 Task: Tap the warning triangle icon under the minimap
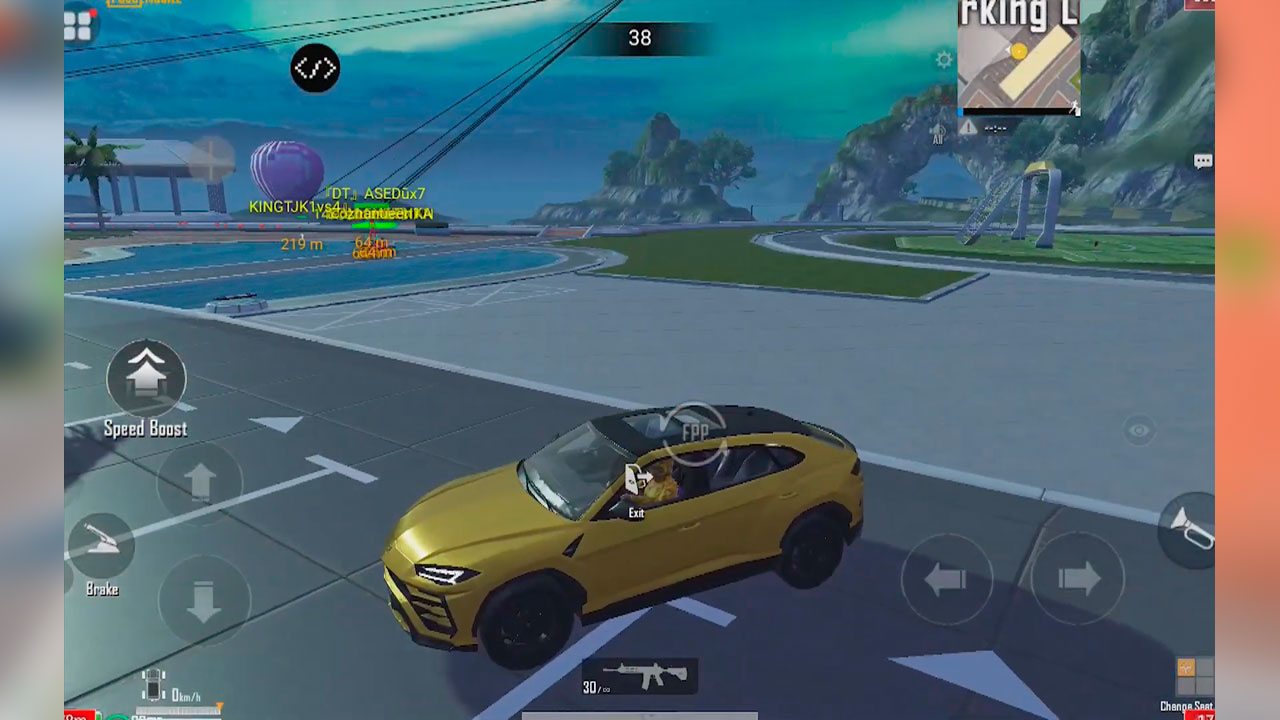pos(969,127)
